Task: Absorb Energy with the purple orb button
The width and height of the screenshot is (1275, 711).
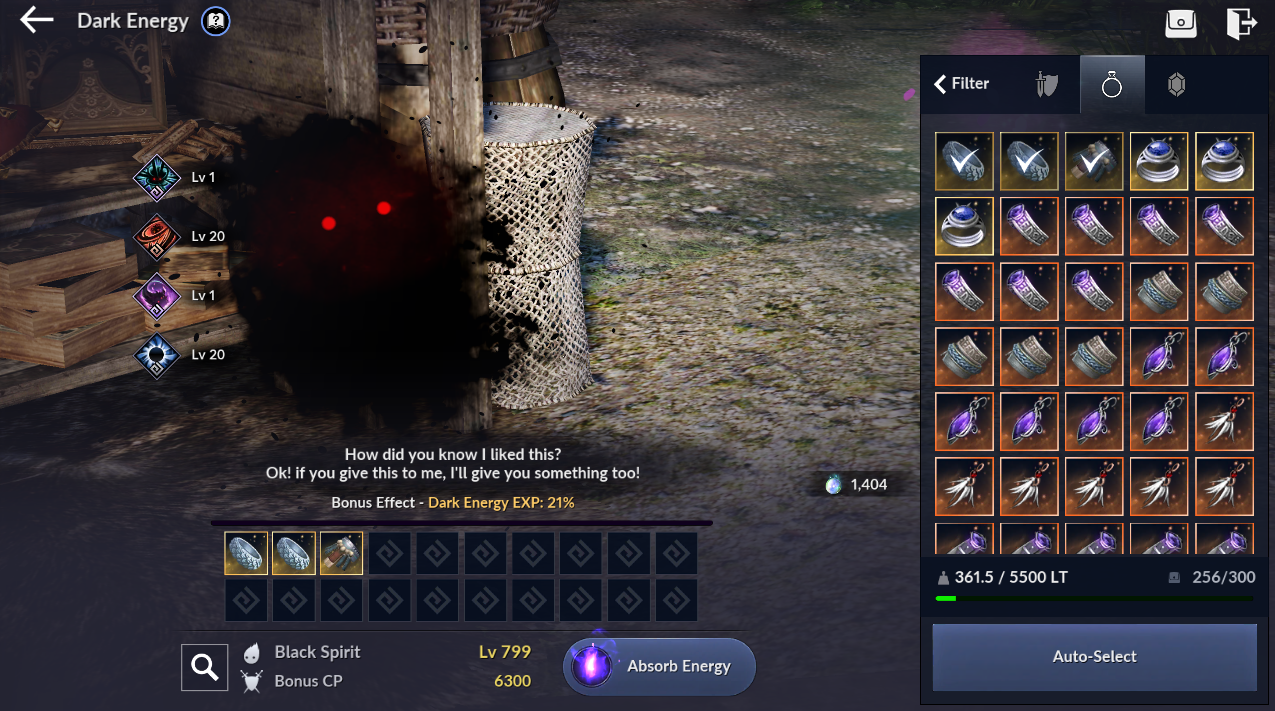Action: [659, 666]
